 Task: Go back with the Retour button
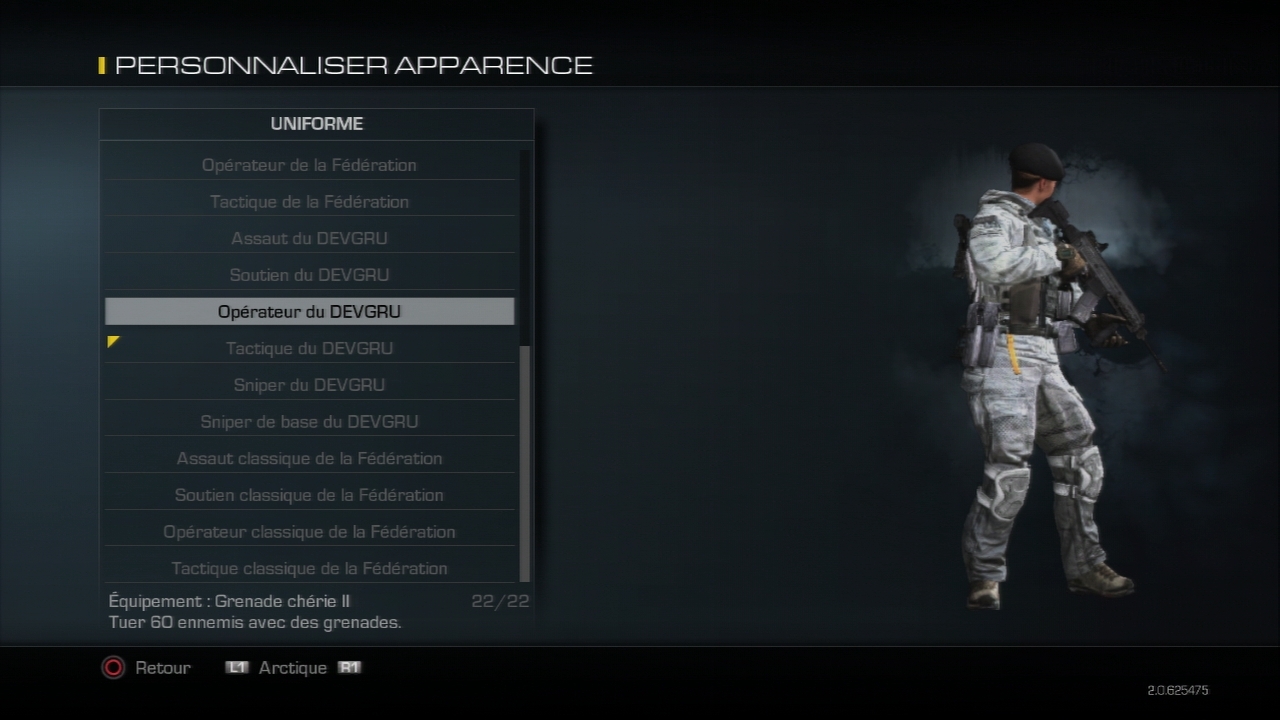click(x=146, y=667)
